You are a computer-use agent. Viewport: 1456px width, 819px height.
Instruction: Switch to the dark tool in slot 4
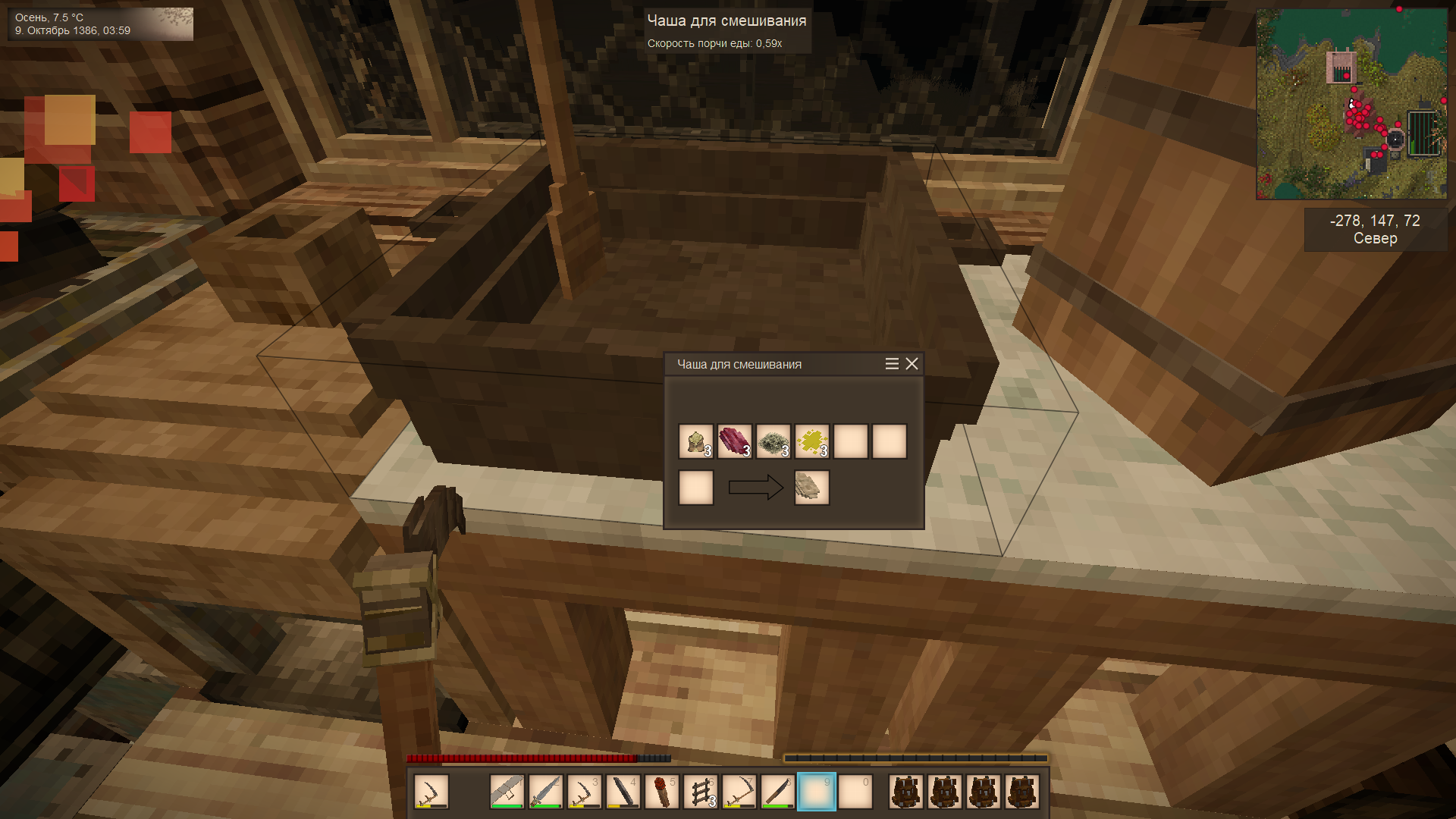click(623, 792)
